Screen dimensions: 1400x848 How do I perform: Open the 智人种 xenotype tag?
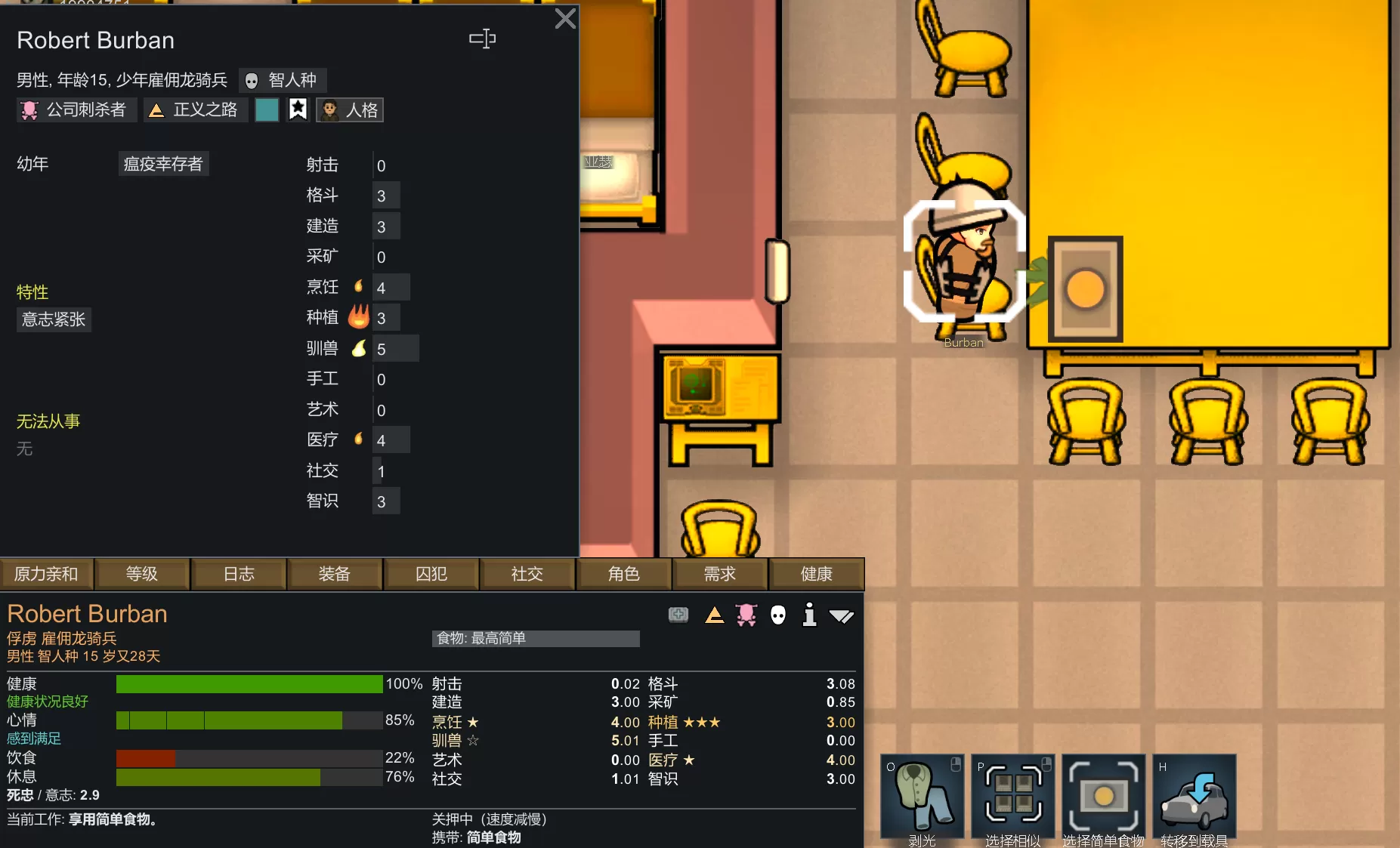[x=283, y=80]
